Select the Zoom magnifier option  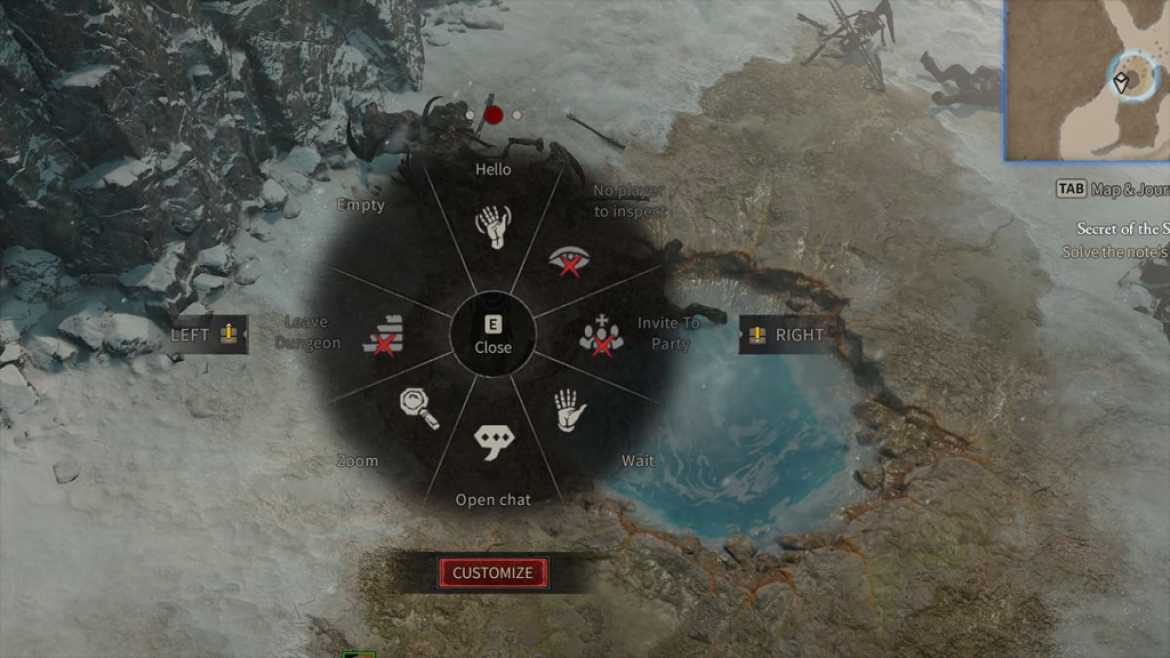pyautogui.click(x=418, y=408)
